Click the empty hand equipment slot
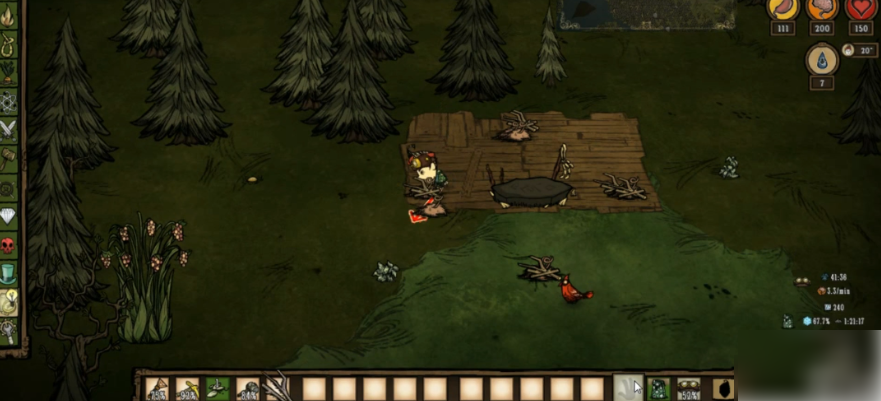 pyautogui.click(x=628, y=388)
